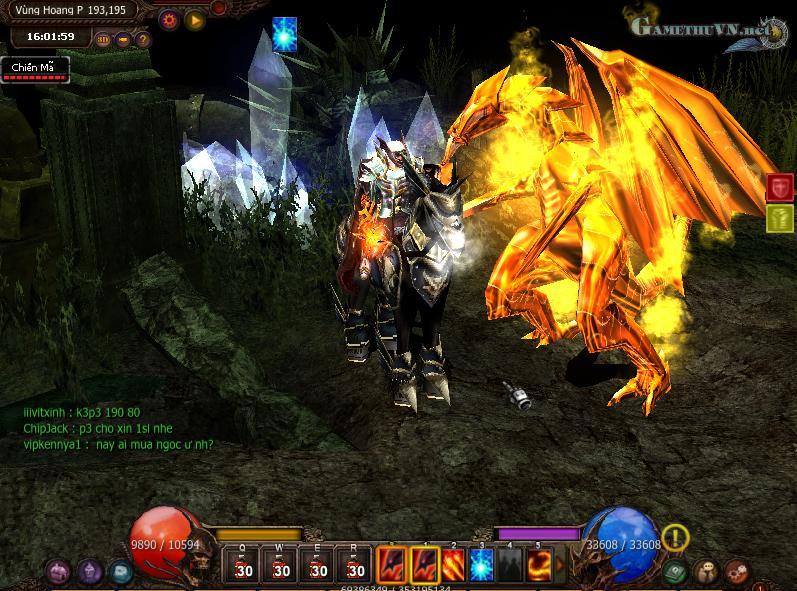
Task: Click the yellow exclamation alert icon
Action: click(676, 538)
